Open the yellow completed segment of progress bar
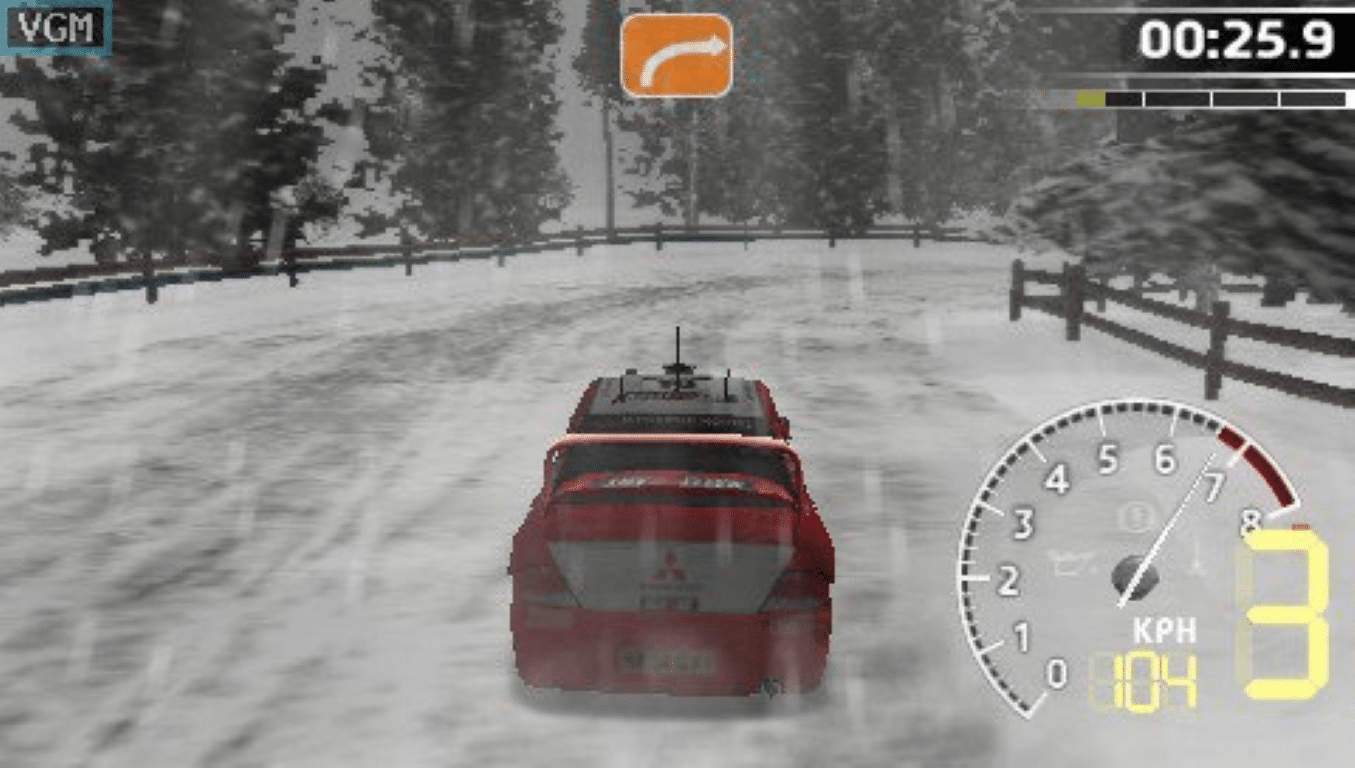1355x768 pixels. tap(1090, 99)
